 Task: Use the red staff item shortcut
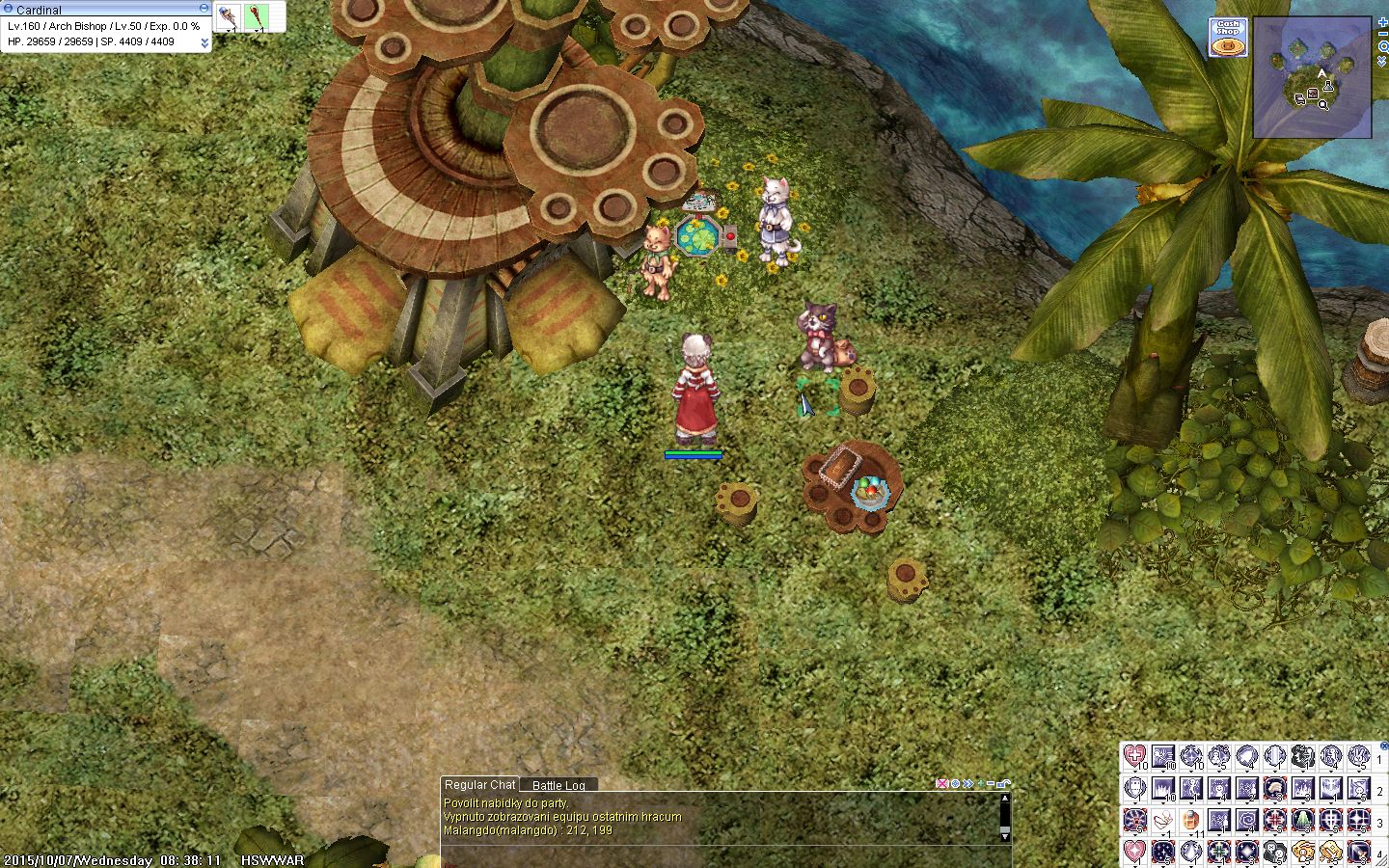257,16
